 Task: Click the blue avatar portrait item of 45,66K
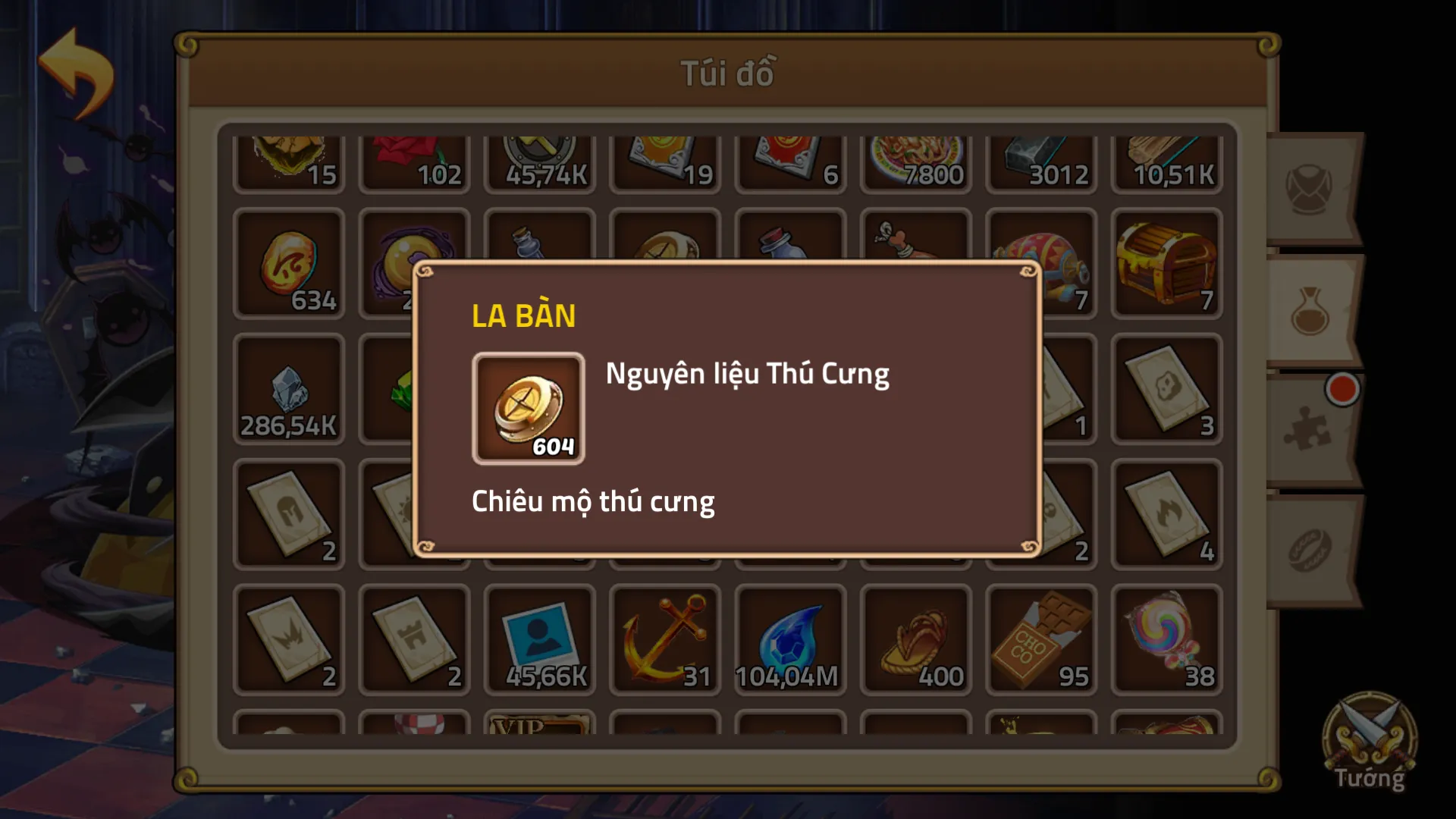pos(540,641)
